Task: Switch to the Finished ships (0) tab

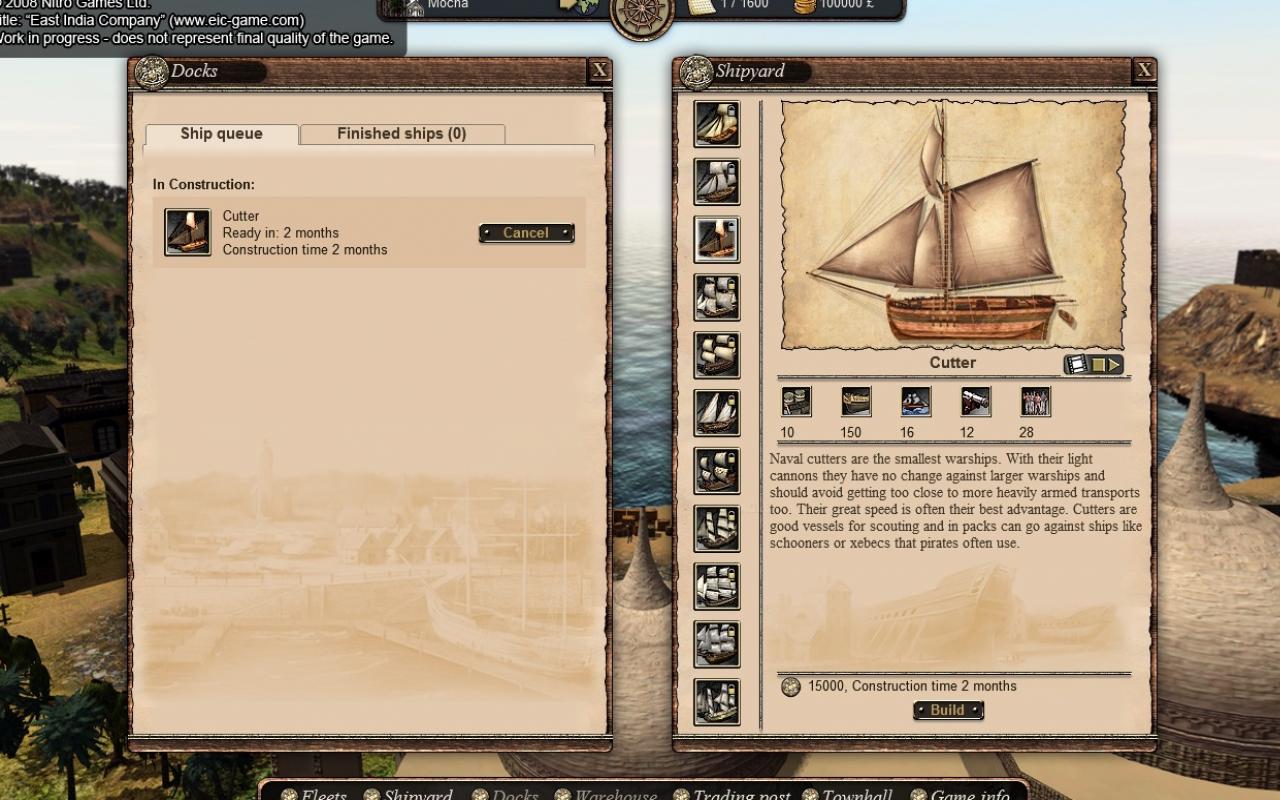Action: pos(401,133)
